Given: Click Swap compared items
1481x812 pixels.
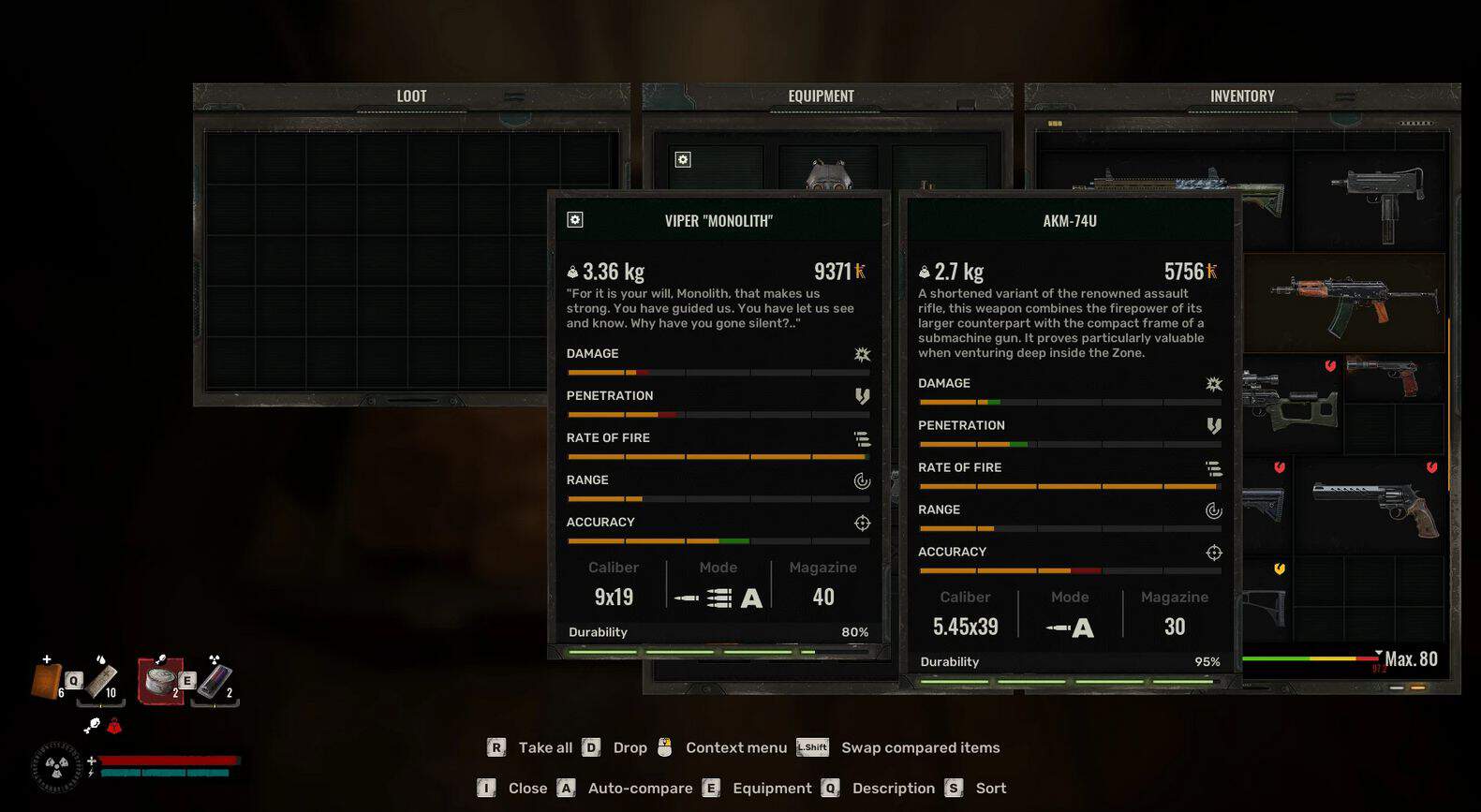Looking at the screenshot, I should click(920, 747).
